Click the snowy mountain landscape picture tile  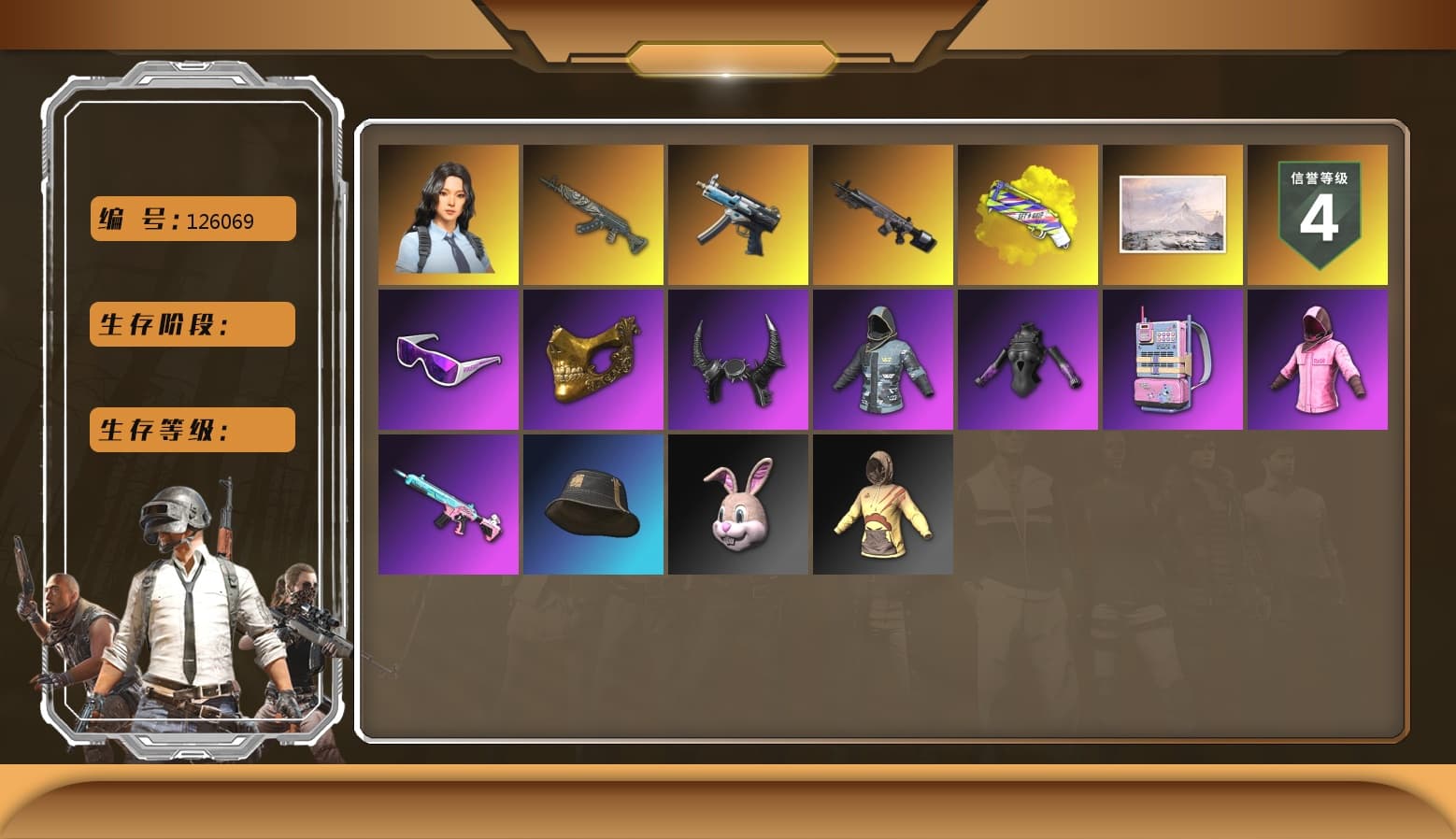[1173, 214]
